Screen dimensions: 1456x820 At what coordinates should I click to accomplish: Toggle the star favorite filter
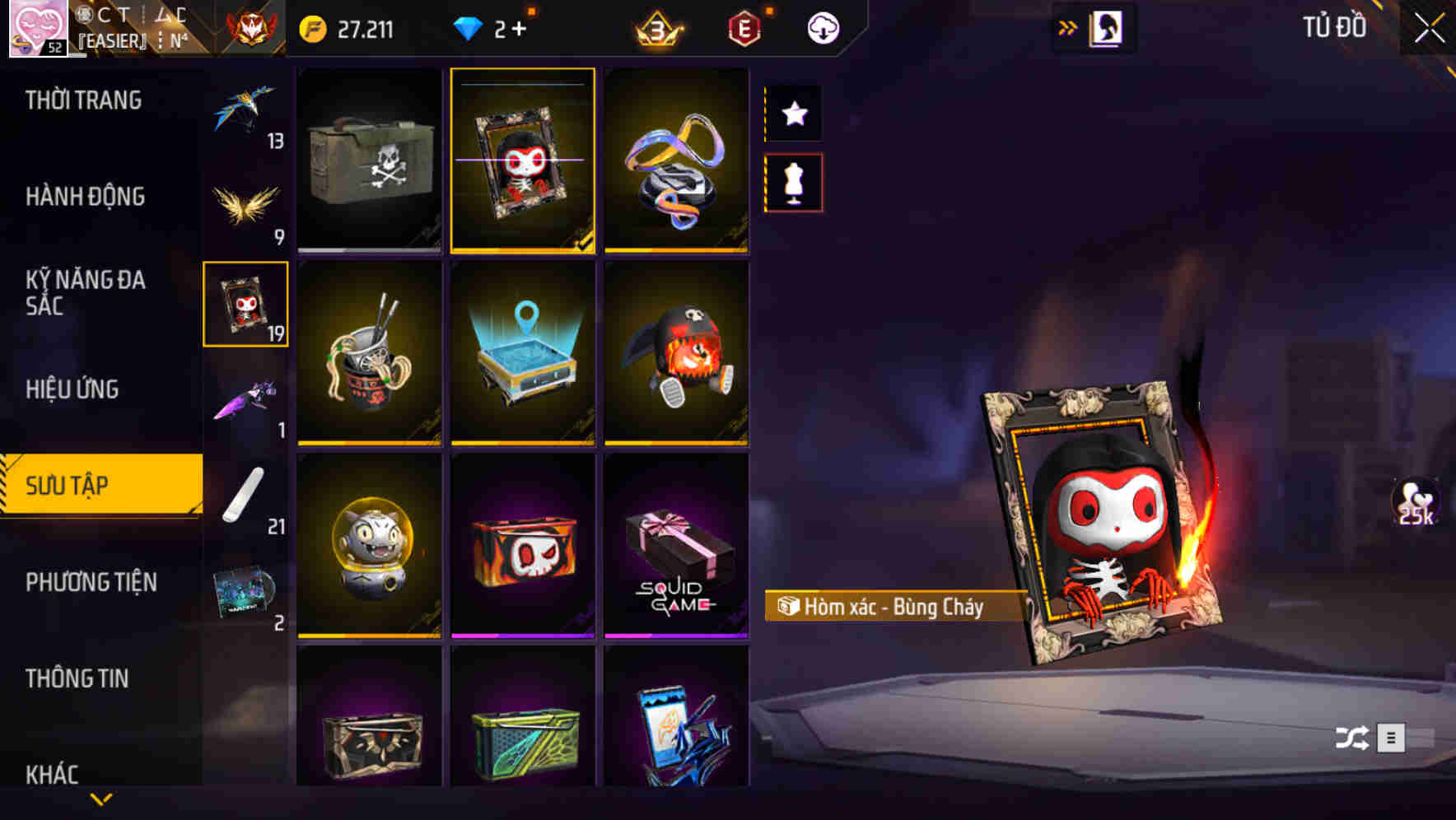(793, 114)
